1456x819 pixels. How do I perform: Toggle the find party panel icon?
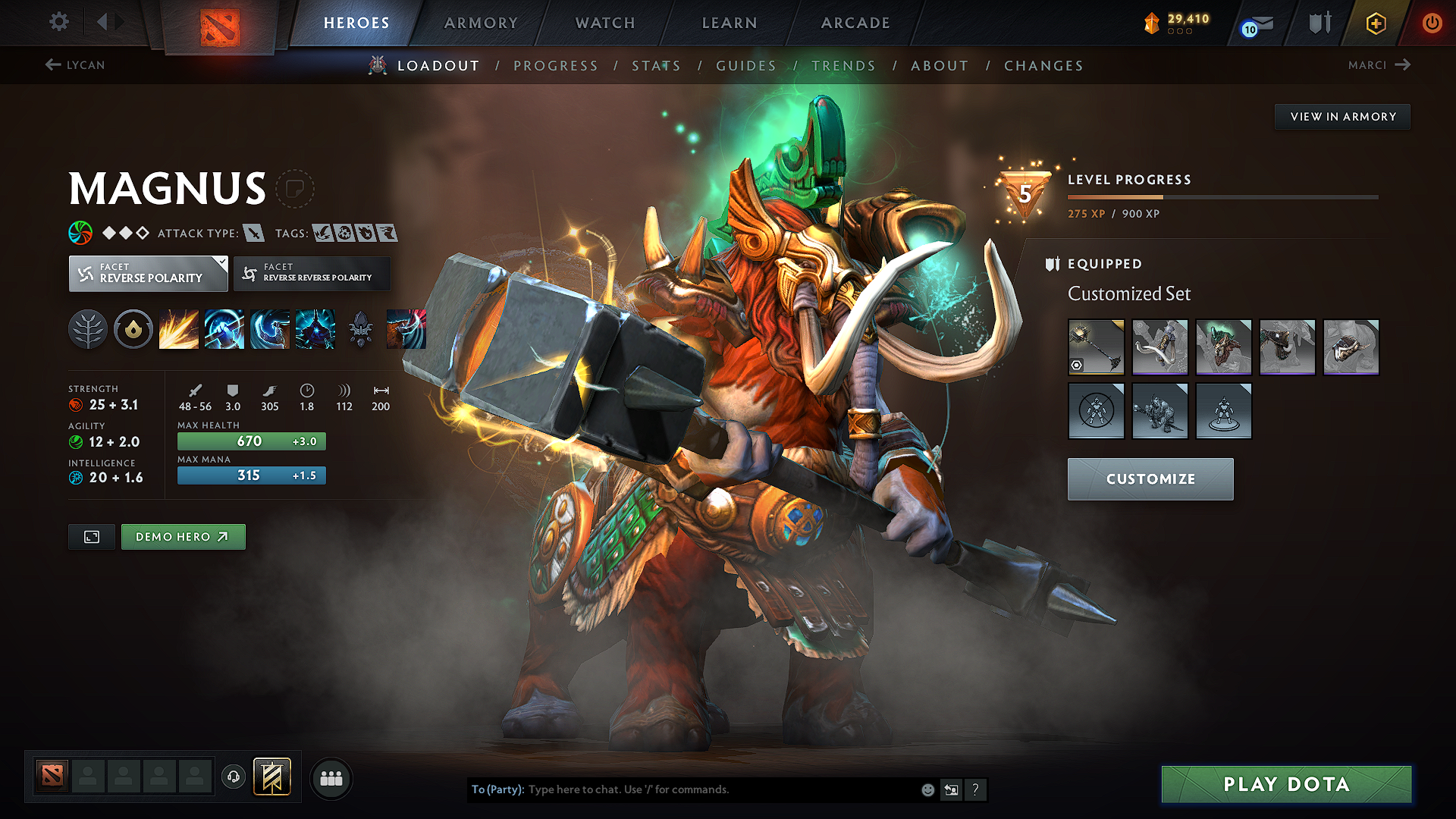331,777
